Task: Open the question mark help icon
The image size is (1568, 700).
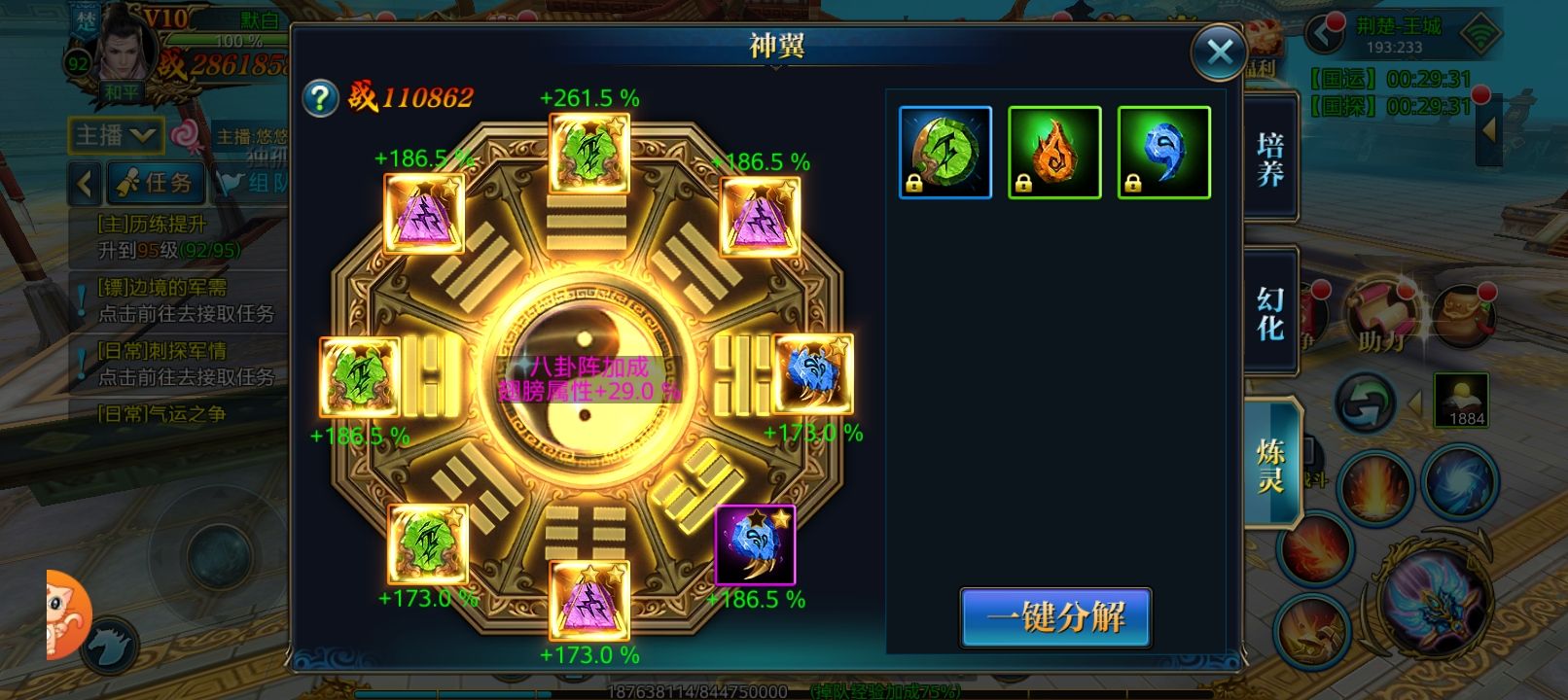Action: (320, 97)
